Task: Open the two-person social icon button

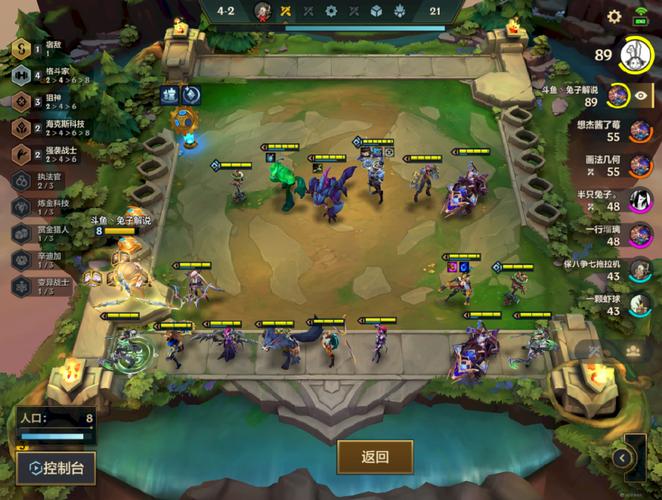Action: [634, 350]
